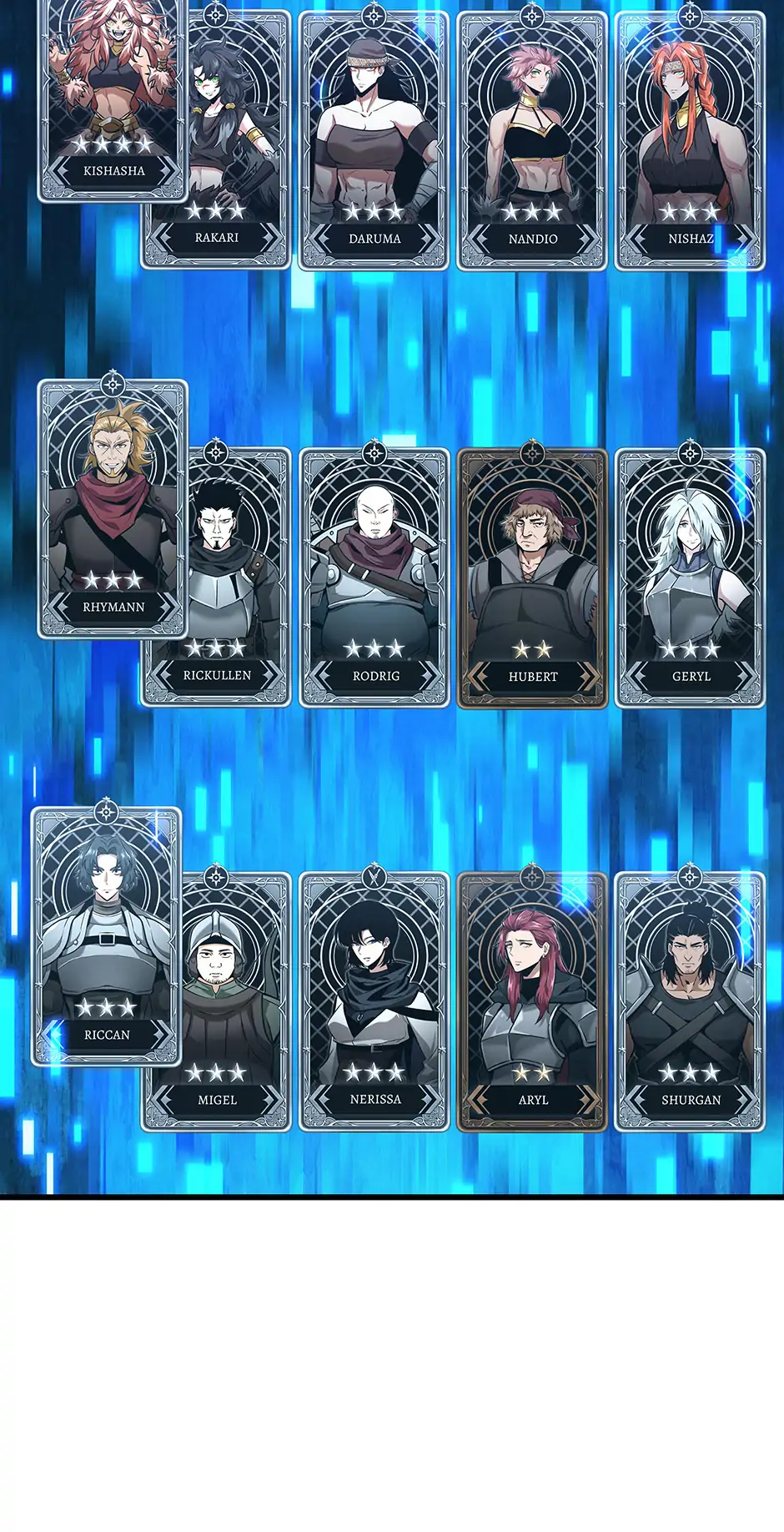Select the Rhymann card

[113, 509]
